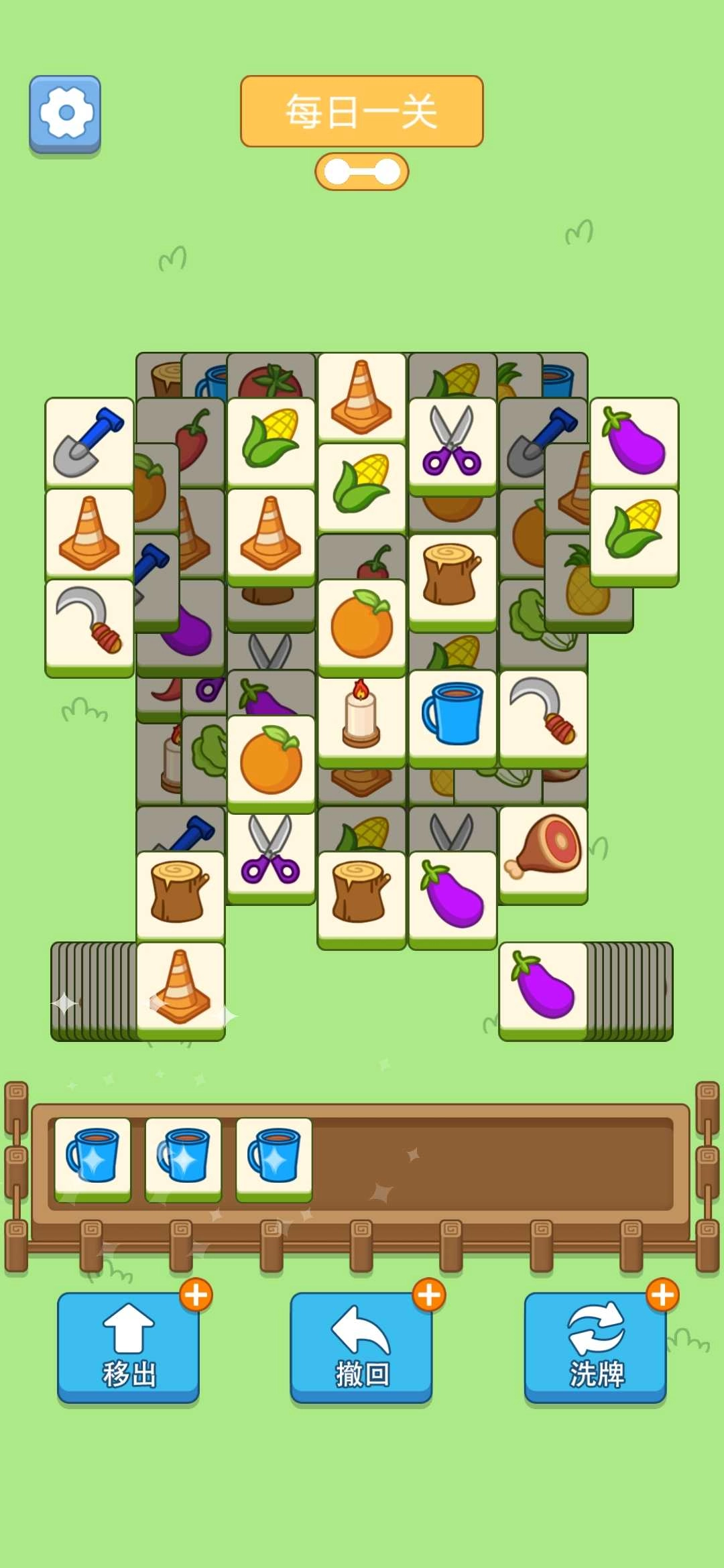The height and width of the screenshot is (1568, 724).
Task: Take the eggplant atop the right deck stack
Action: tap(543, 988)
